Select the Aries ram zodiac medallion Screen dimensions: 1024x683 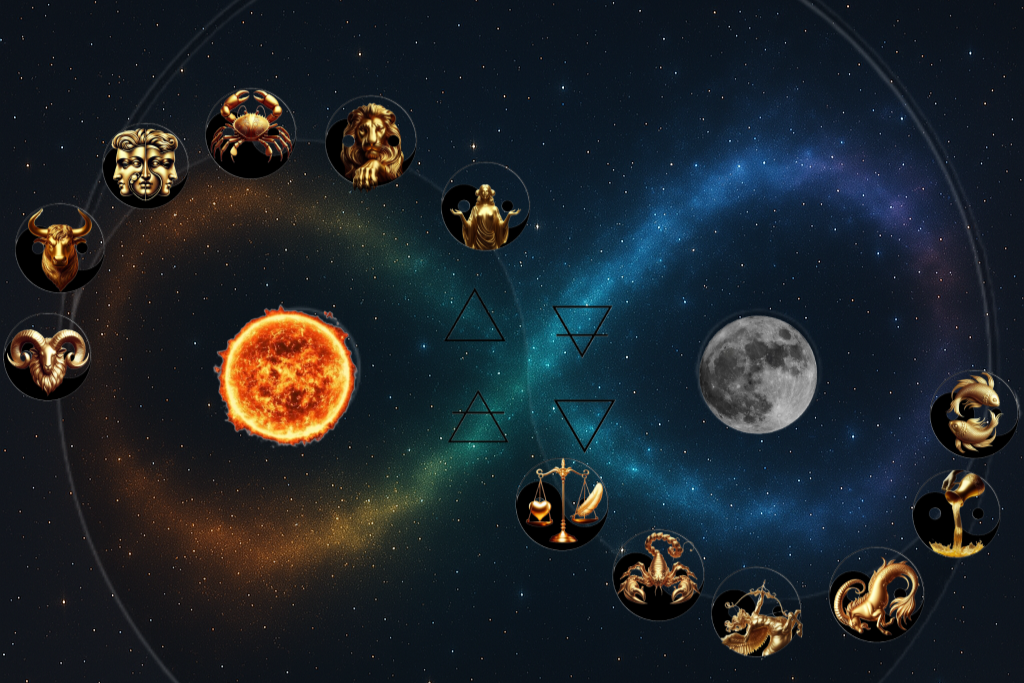[x=47, y=356]
